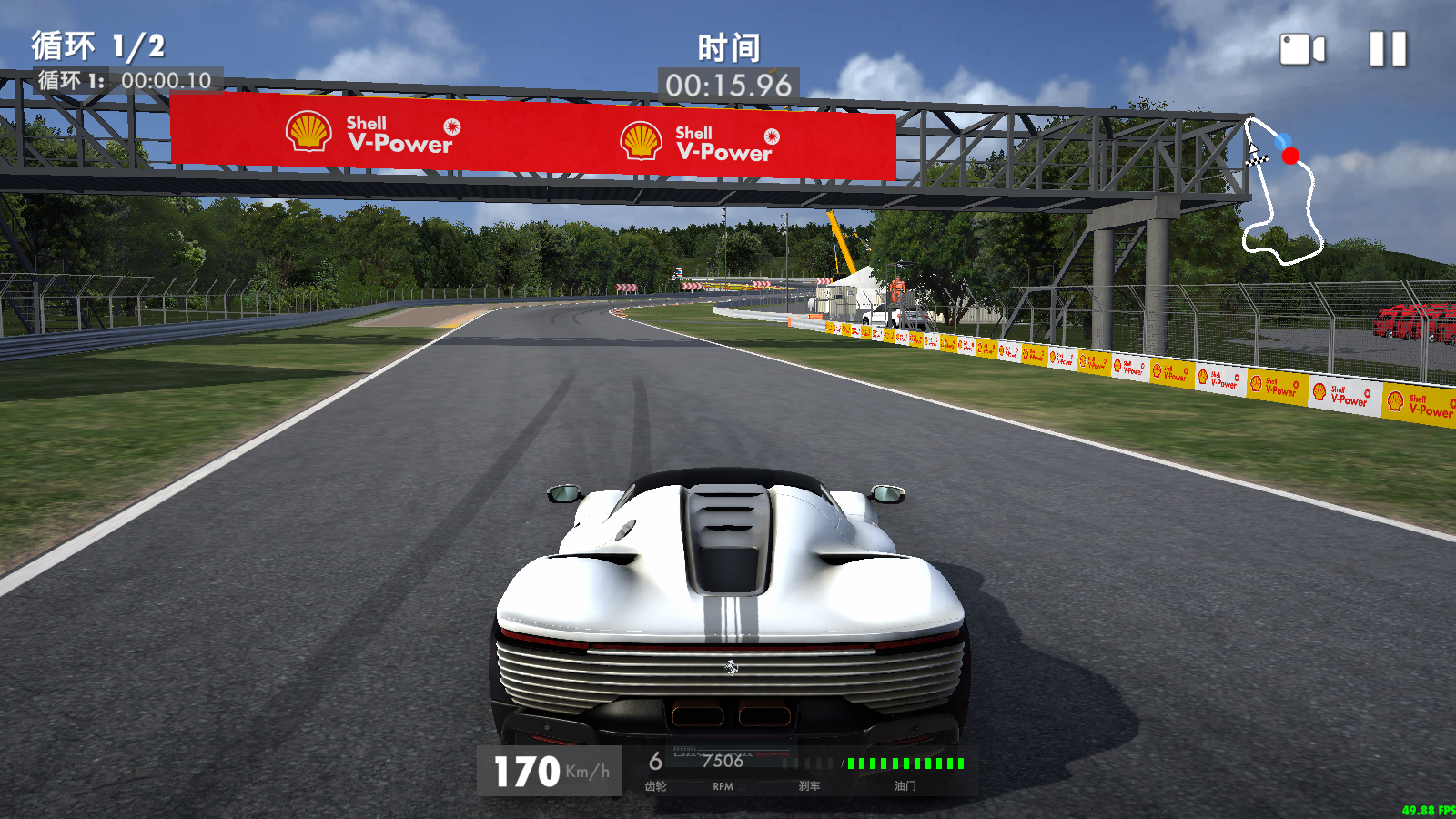Open the track minimap

tap(1282, 190)
